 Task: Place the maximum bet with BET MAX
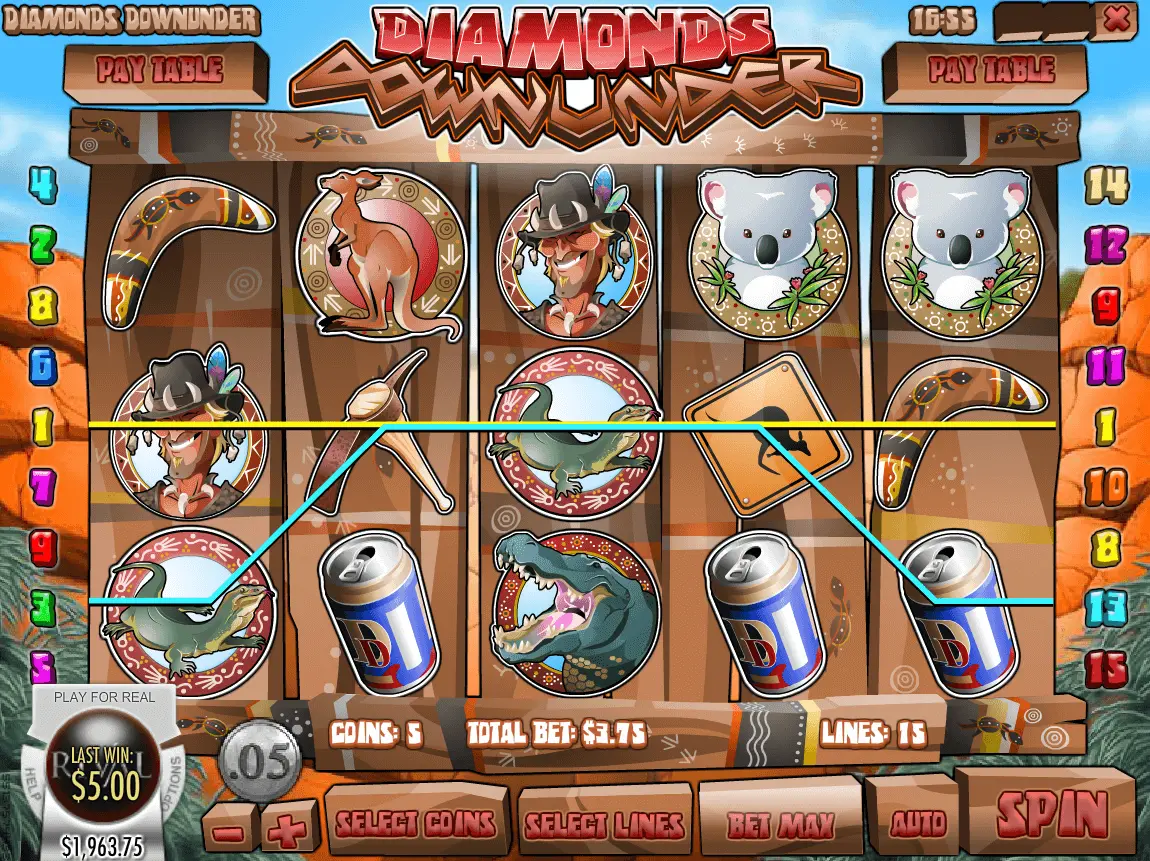pyautogui.click(x=780, y=824)
